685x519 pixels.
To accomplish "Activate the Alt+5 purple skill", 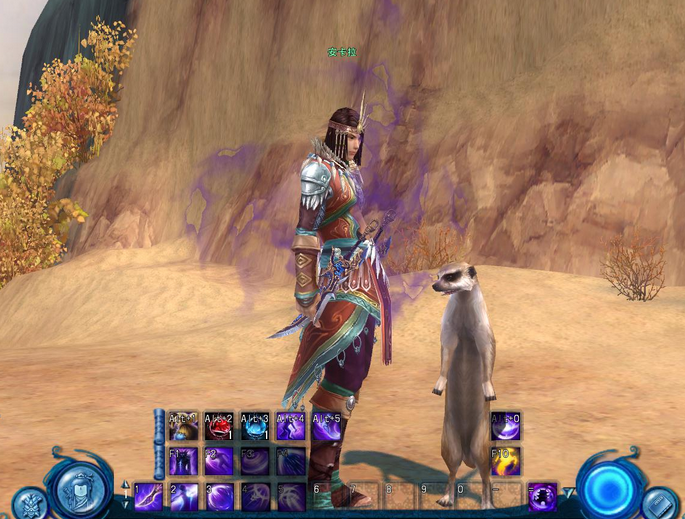I will click(327, 428).
